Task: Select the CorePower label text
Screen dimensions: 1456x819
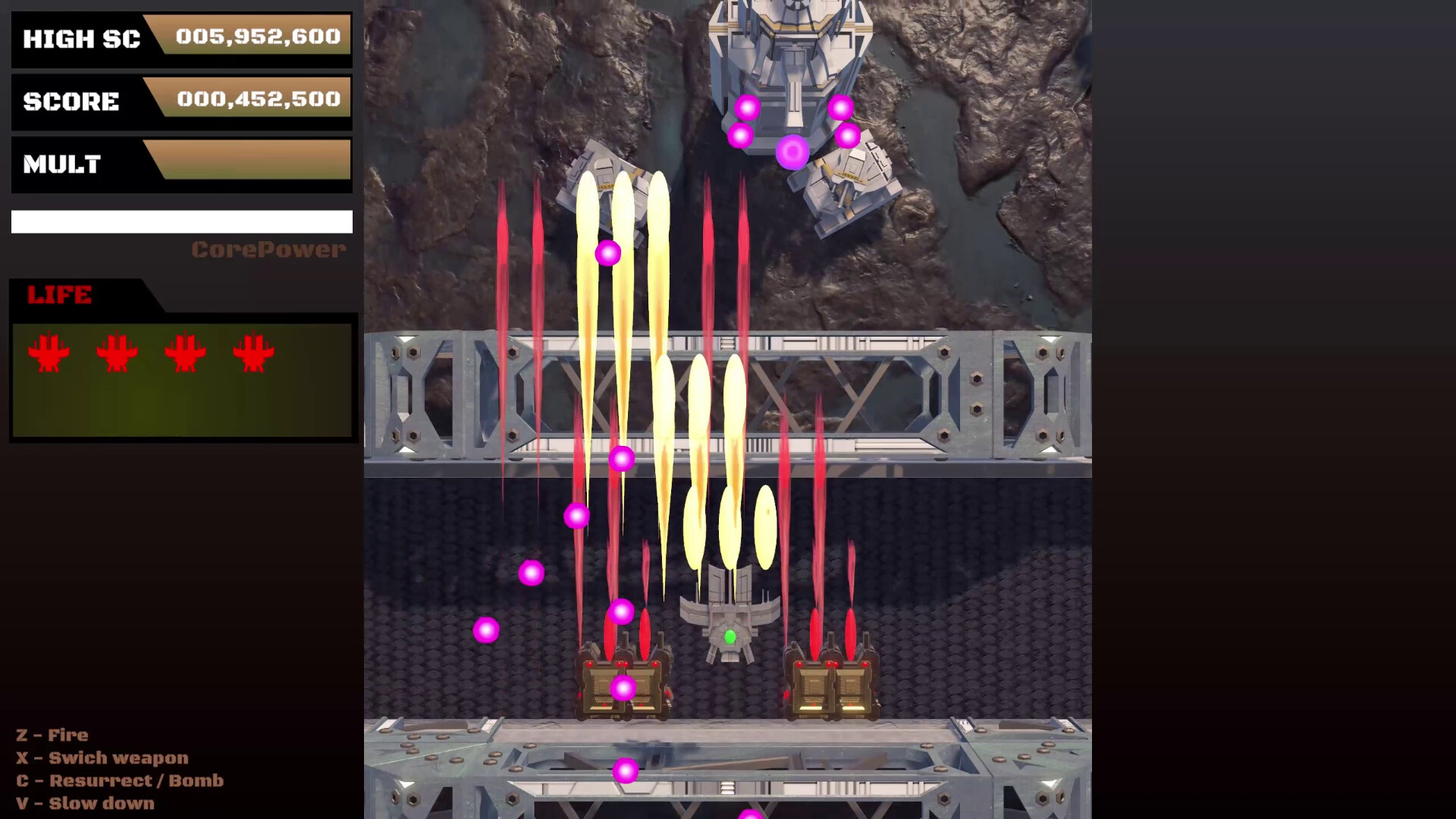Action: [x=269, y=249]
